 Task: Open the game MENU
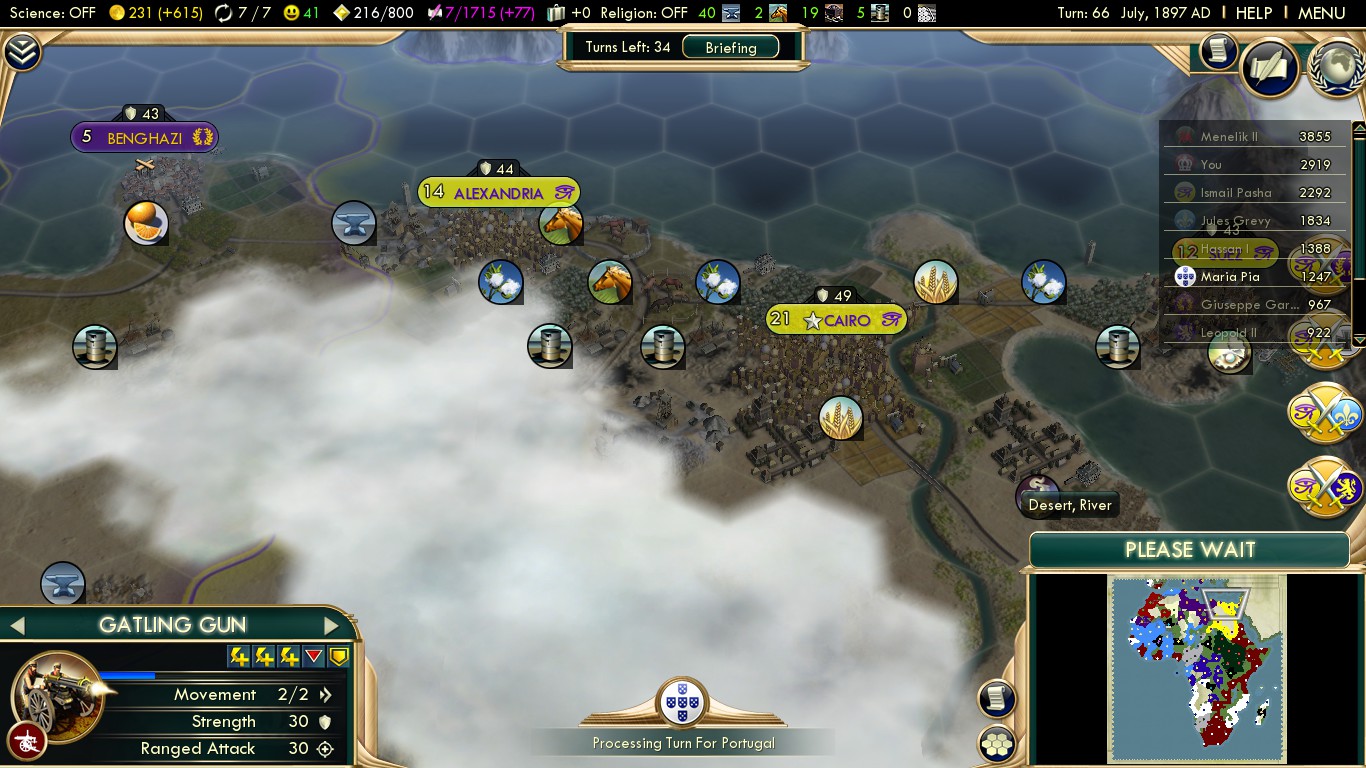[x=1321, y=13]
